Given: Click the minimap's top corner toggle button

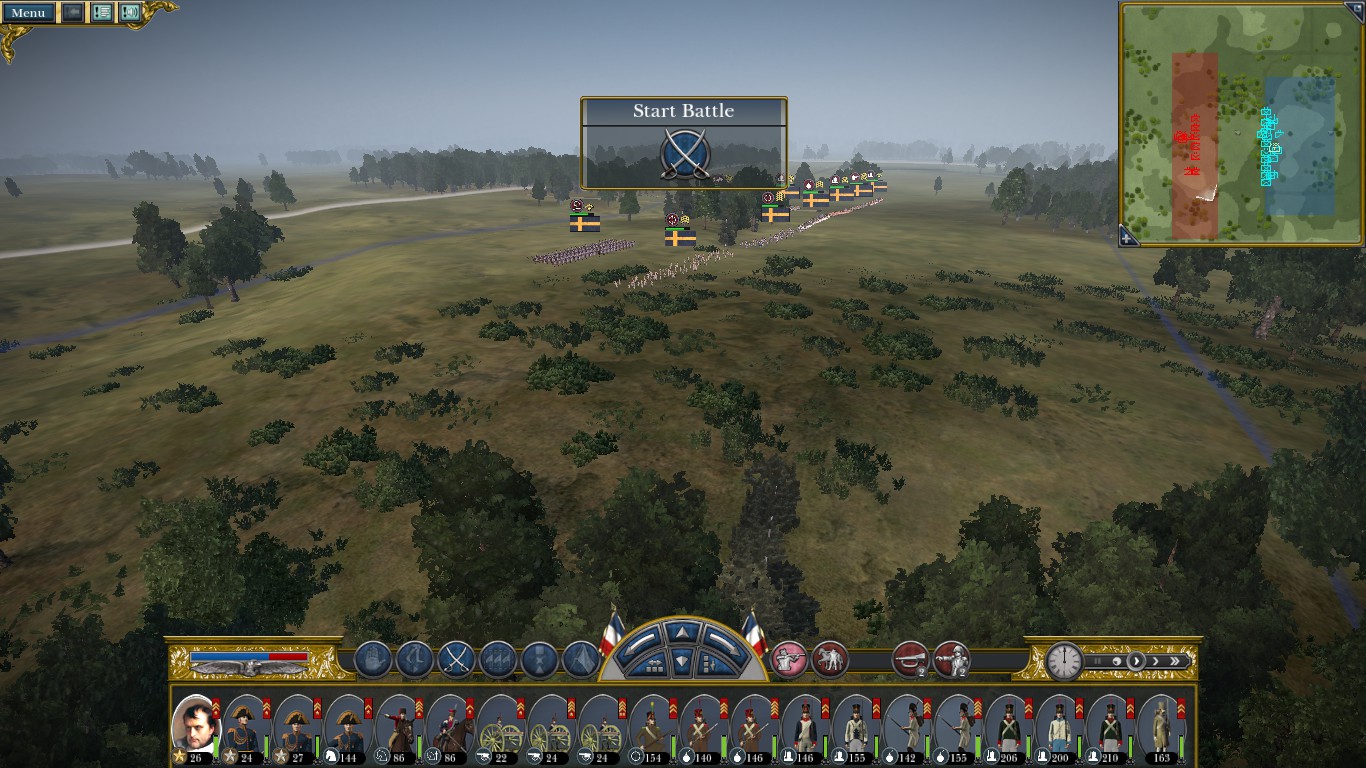Looking at the screenshot, I should [1356, 8].
